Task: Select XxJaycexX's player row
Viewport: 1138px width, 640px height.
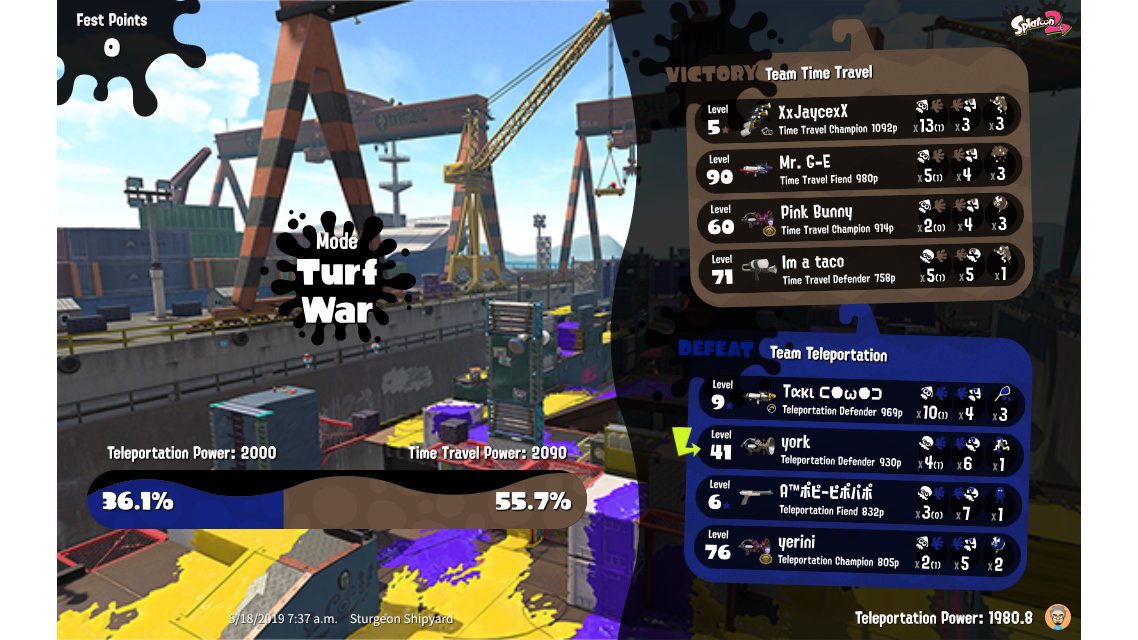Action: (858, 118)
